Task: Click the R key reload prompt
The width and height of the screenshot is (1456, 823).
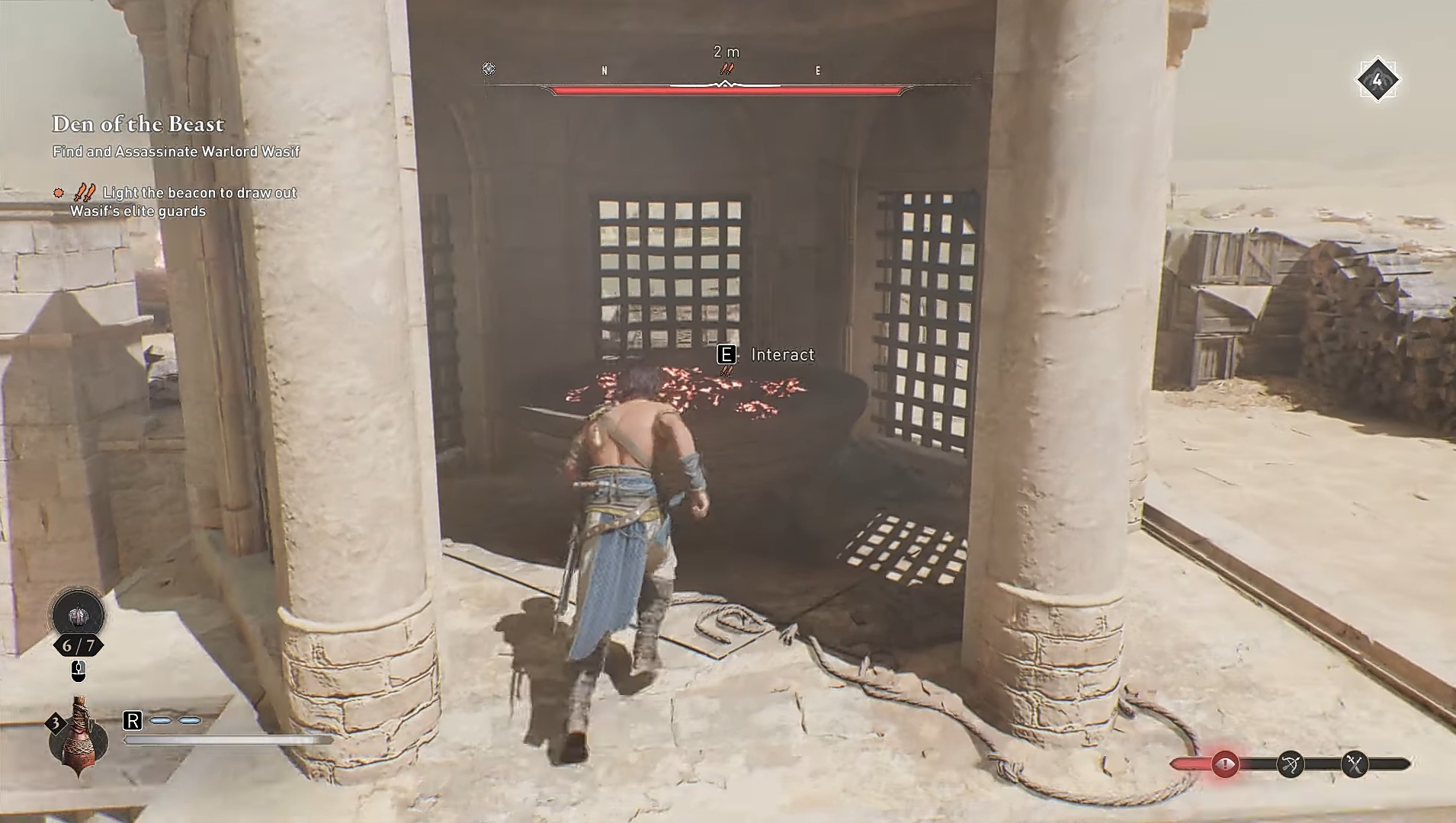Action: click(x=134, y=720)
